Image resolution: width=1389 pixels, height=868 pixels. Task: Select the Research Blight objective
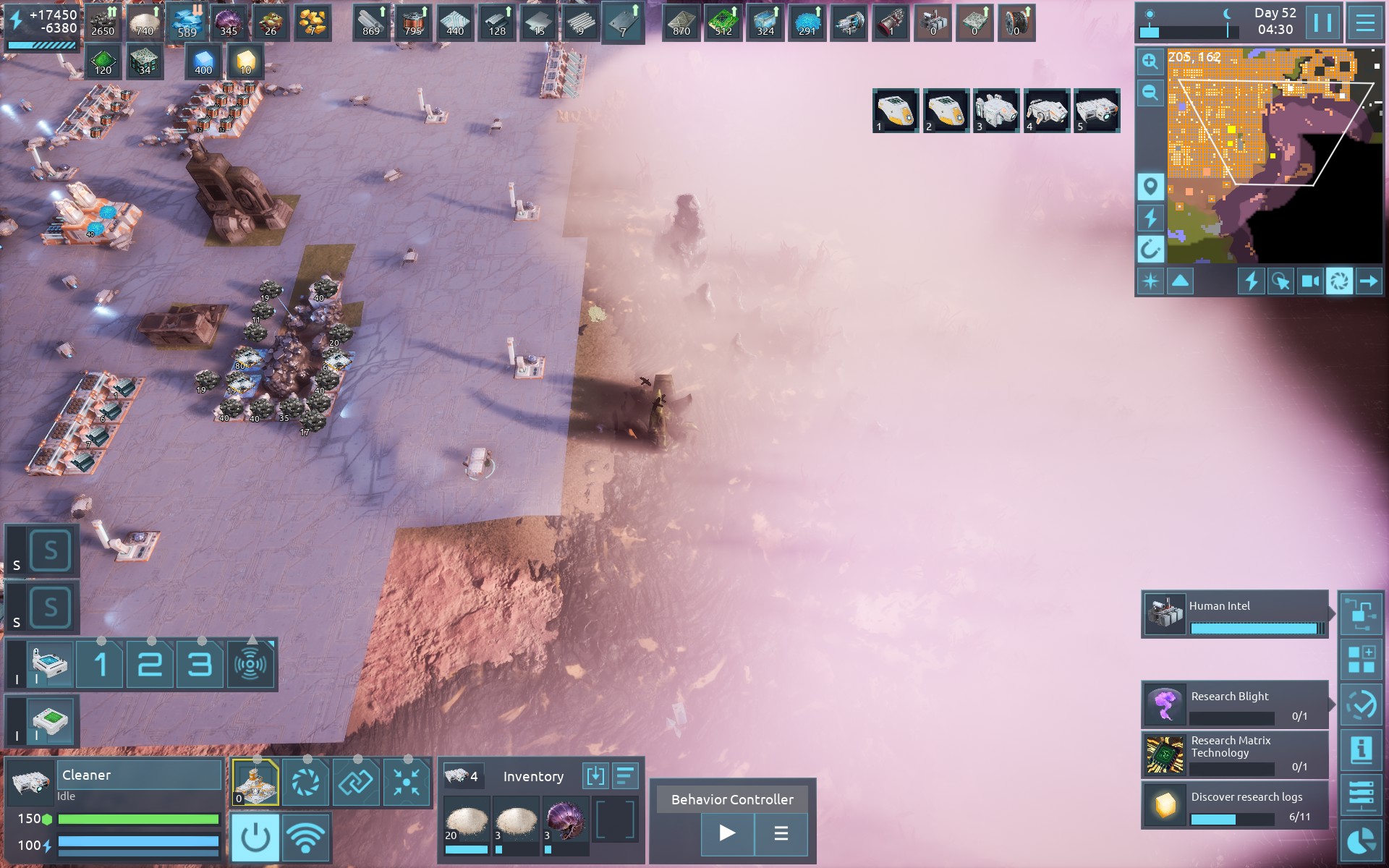click(1234, 705)
